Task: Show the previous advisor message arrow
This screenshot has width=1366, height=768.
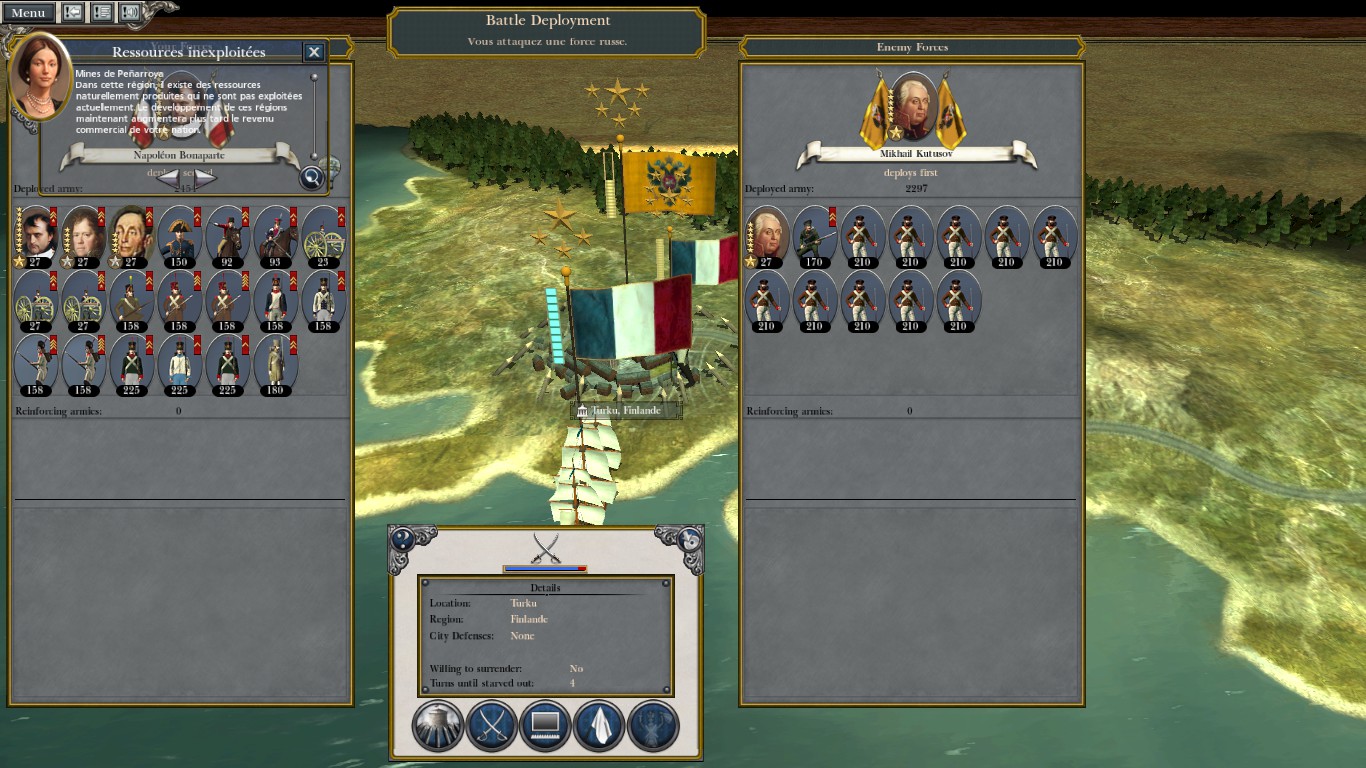Action: [x=170, y=178]
